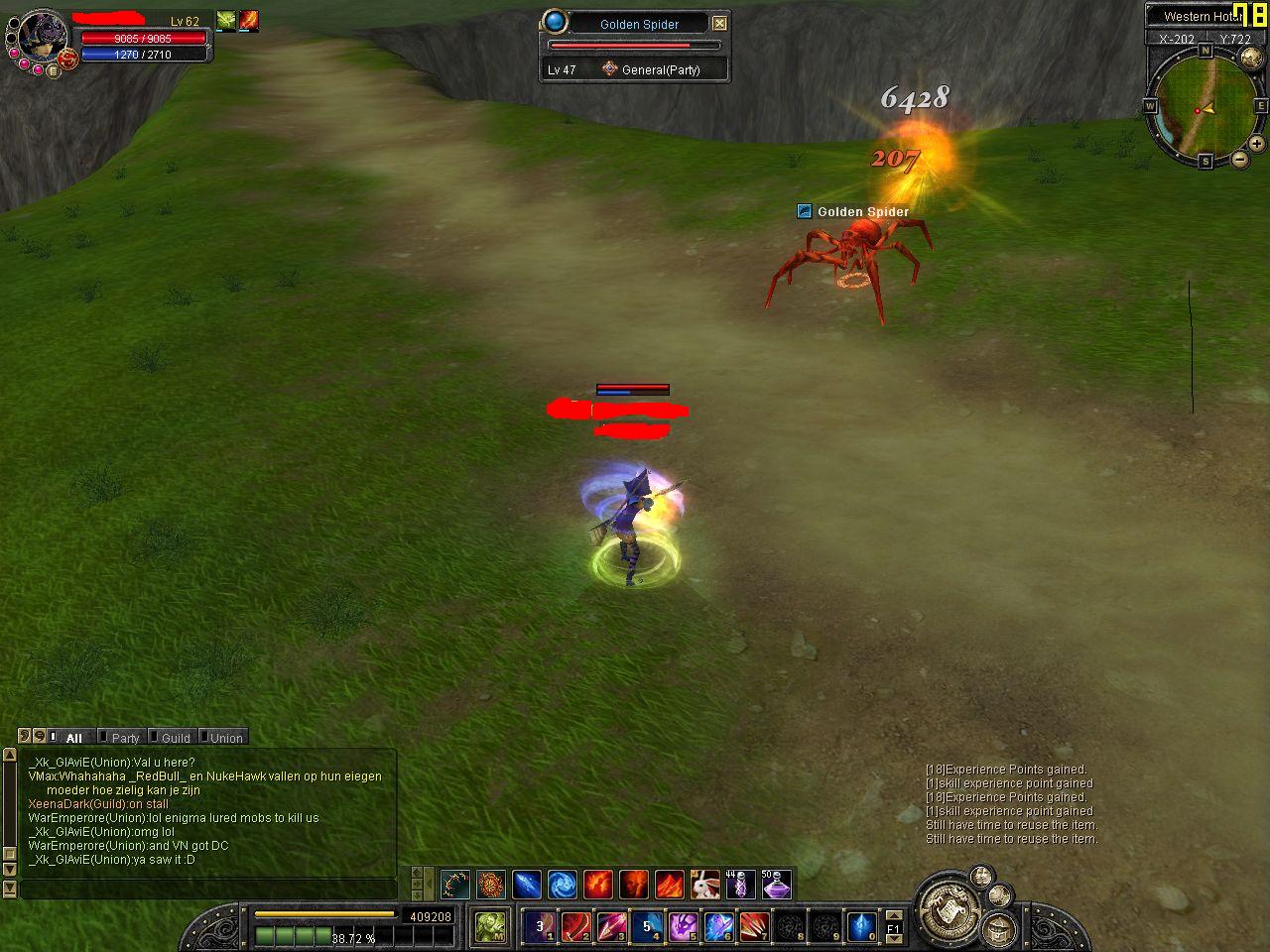Use the purple skill in hotbar slot 5
Image resolution: width=1270 pixels, height=952 pixels.
(683, 927)
